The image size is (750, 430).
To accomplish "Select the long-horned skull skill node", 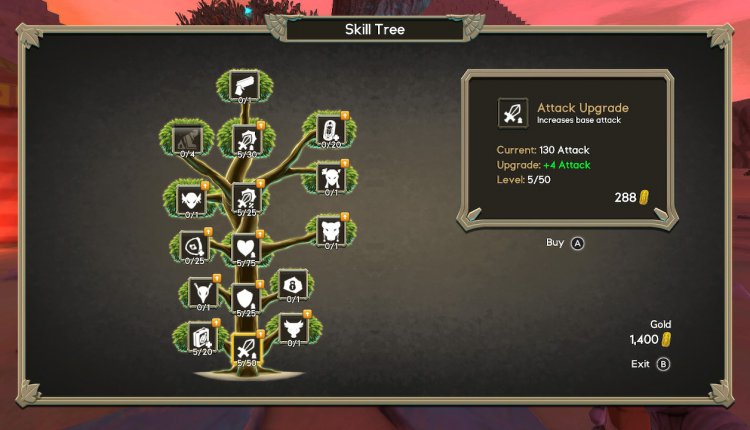I will click(204, 292).
